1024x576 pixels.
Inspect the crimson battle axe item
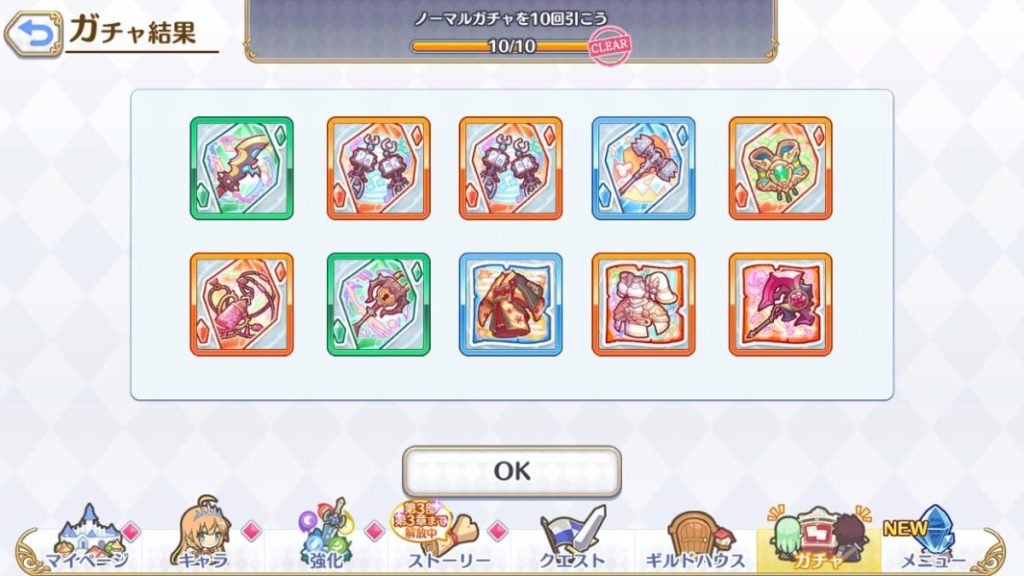point(780,304)
